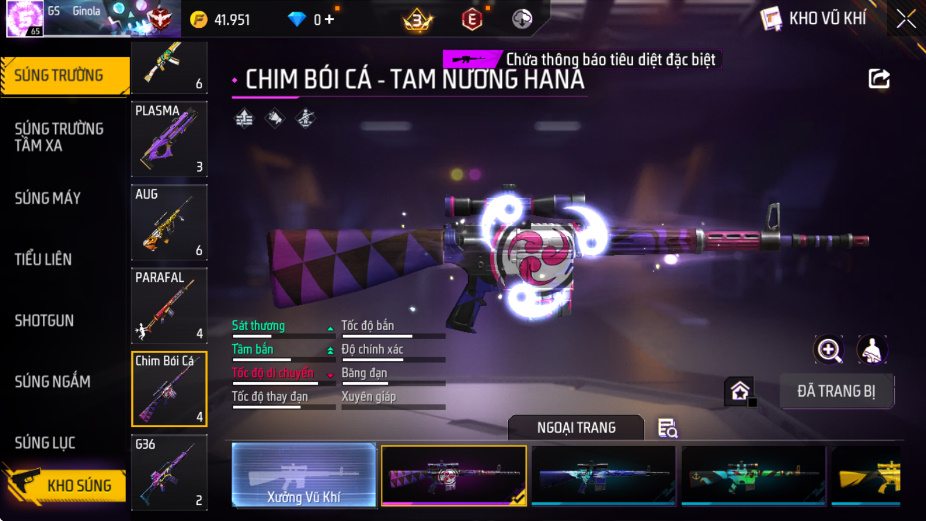
Task: Select the PLASMA weapon slot
Action: click(169, 139)
